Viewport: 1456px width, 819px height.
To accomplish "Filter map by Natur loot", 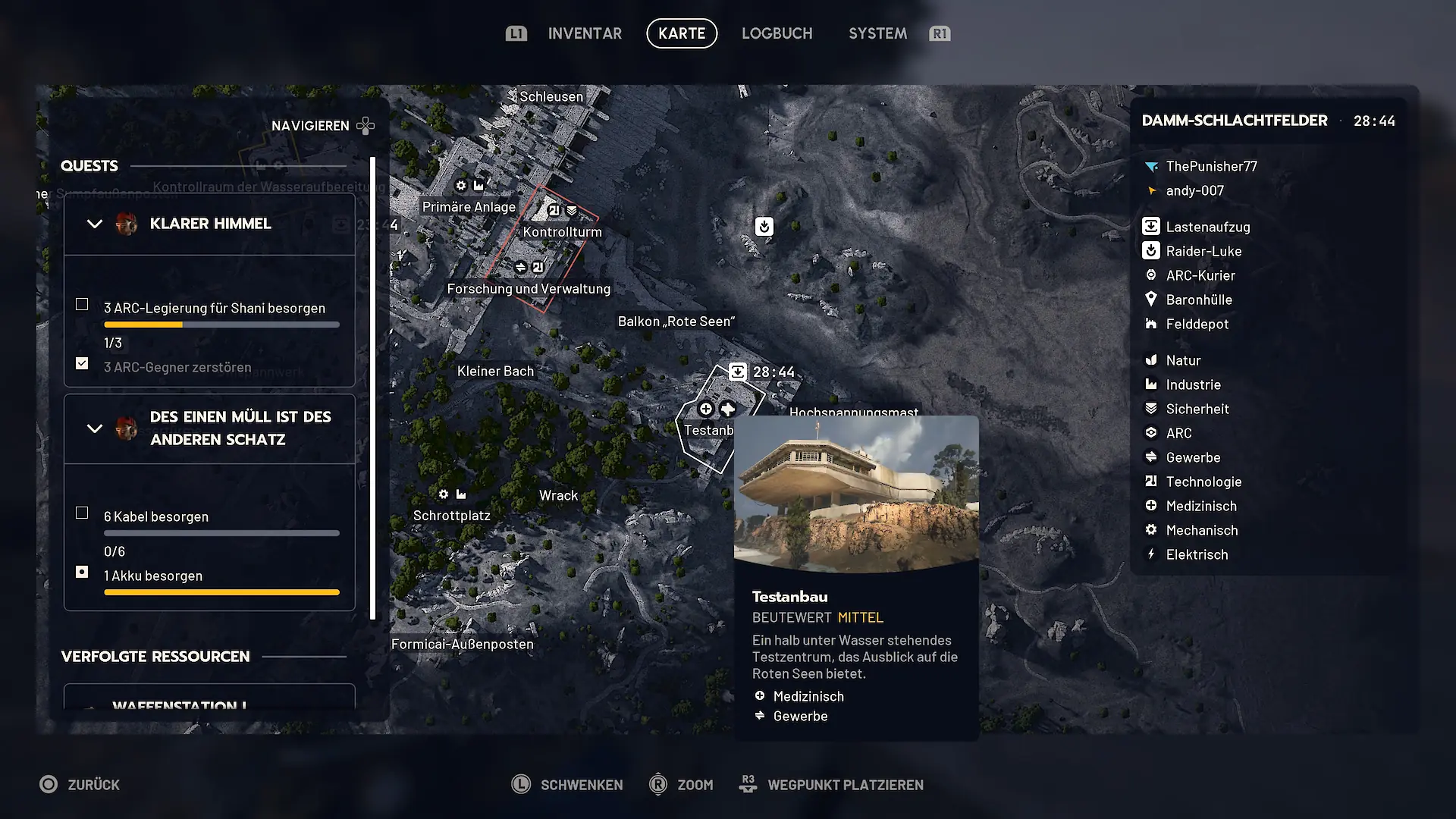I will 1183,360.
